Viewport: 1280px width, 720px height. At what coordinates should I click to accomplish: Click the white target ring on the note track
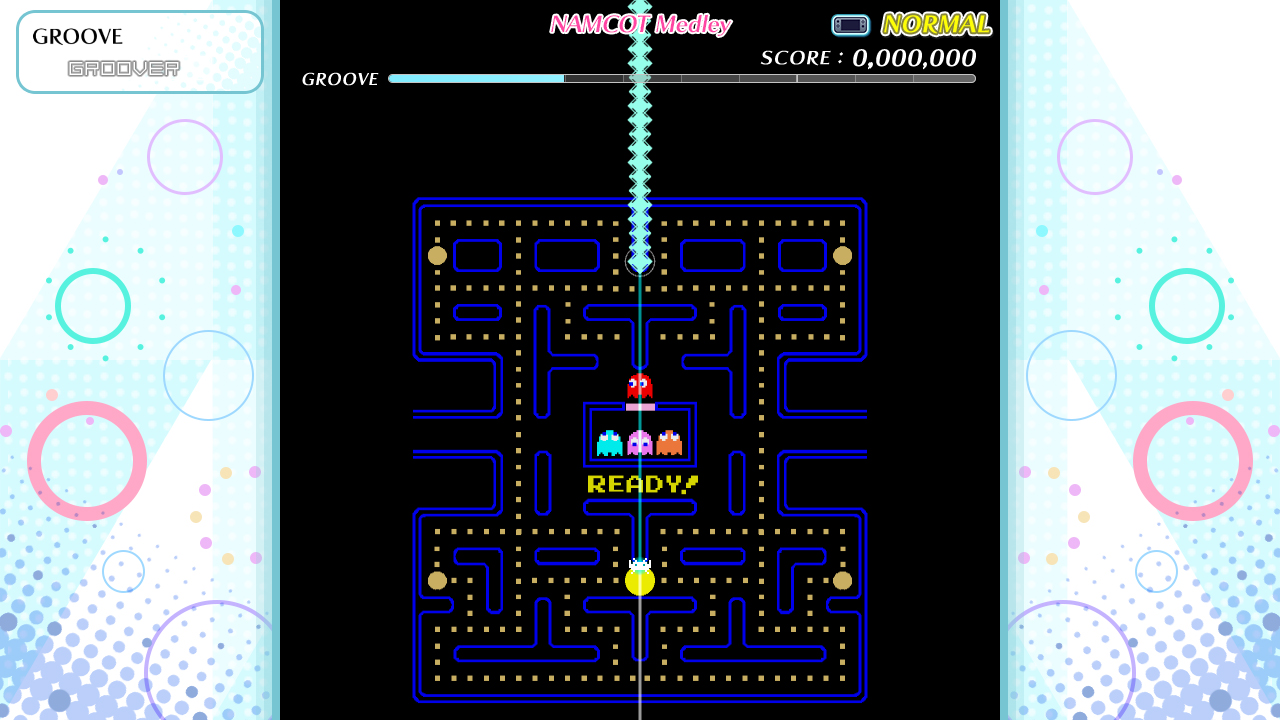[640, 263]
